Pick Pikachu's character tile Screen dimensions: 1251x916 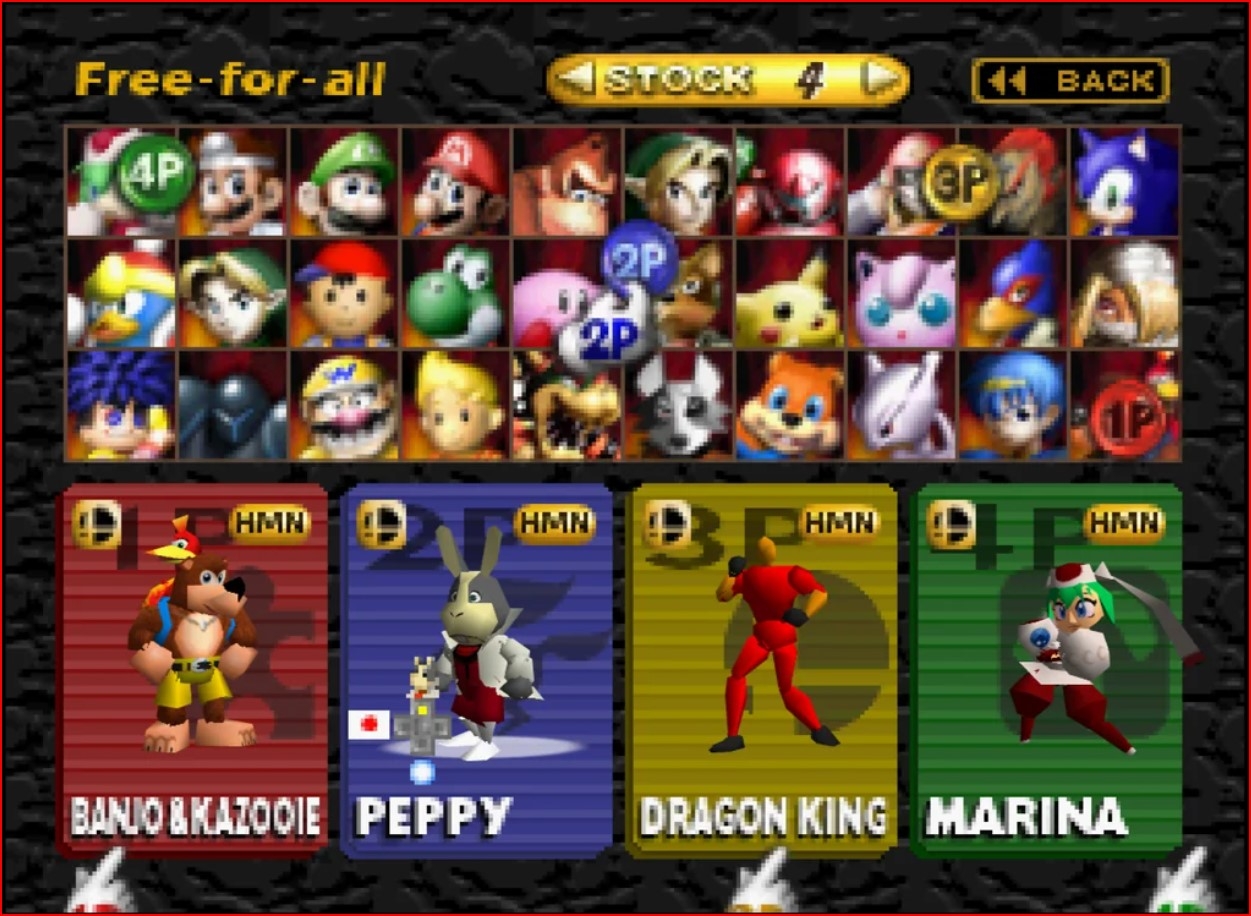pyautogui.click(x=790, y=294)
